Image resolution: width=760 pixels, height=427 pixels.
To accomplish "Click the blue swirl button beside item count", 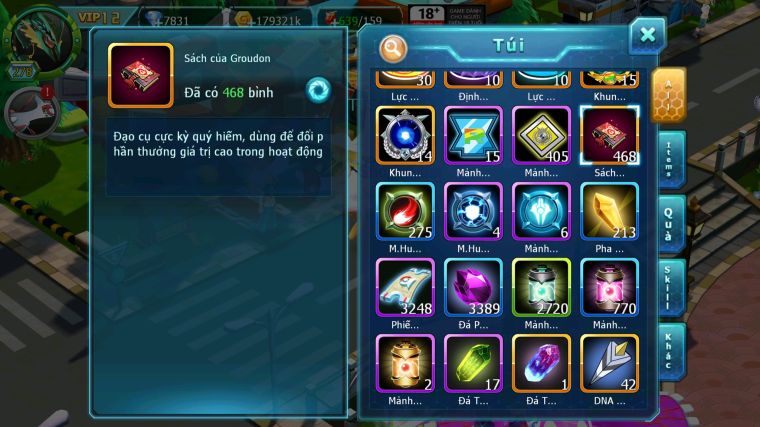I will (318, 89).
